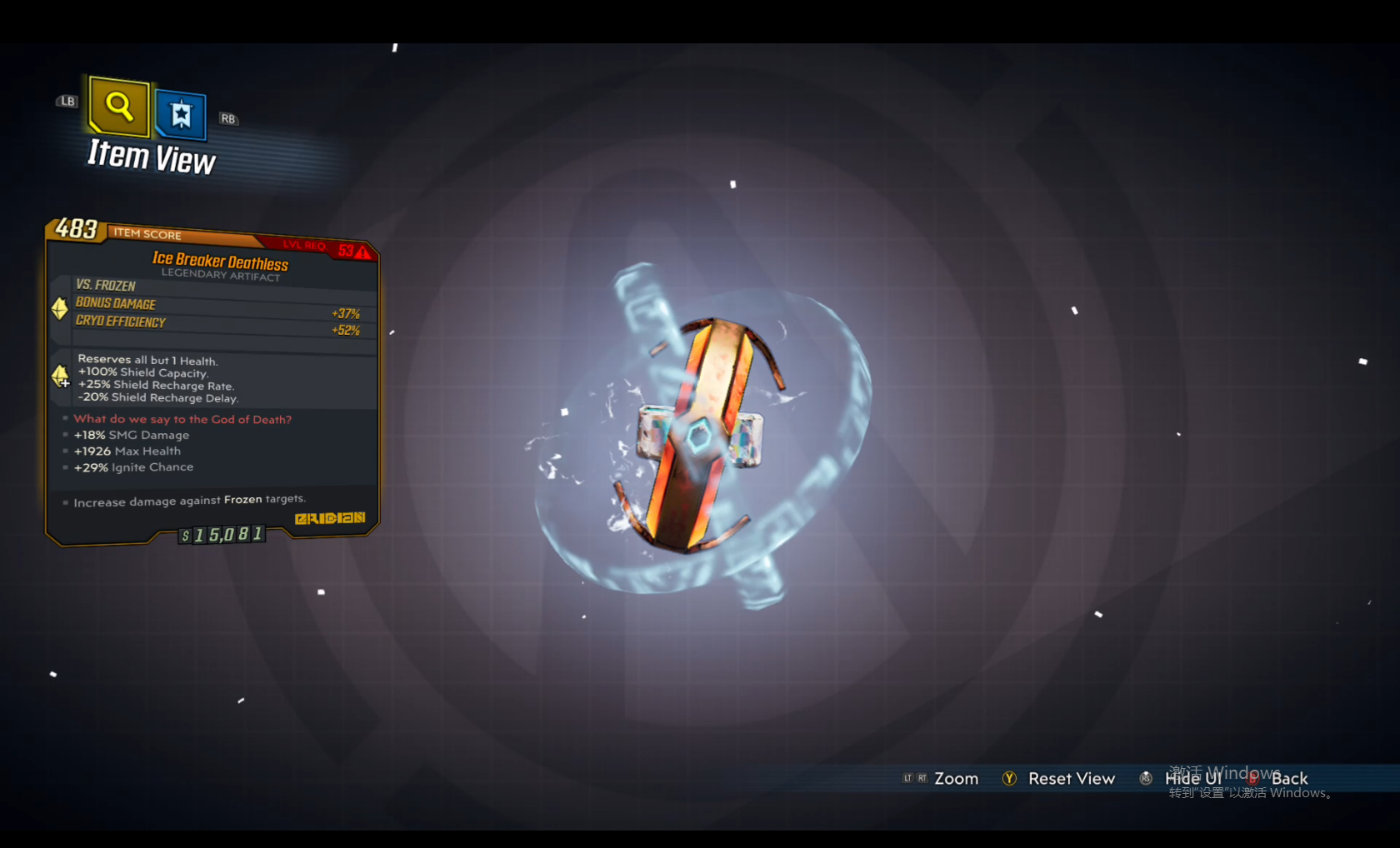Click the artifact icon next to Reserves text
Screen dimensions: 1400x848
point(61,377)
